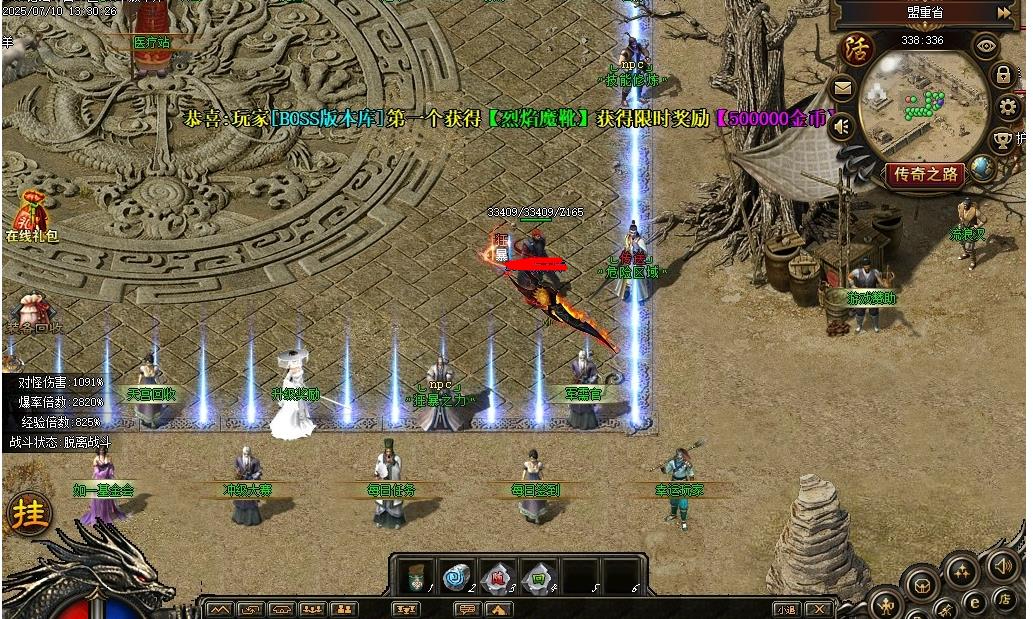Screen dimensions: 1033x619
Task: Use the red stone in hotbar slot 3
Action: point(497,576)
